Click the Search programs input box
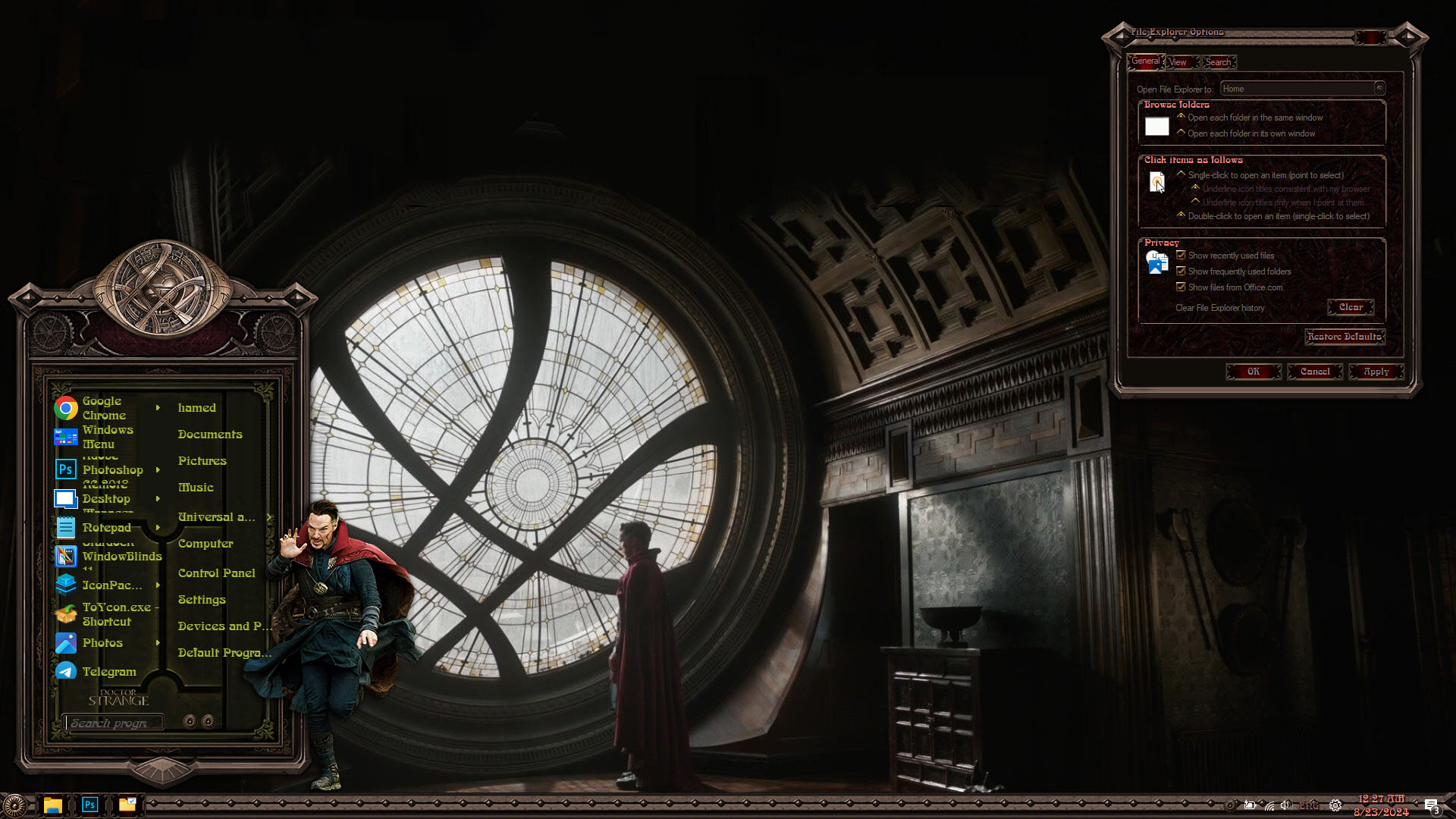 114,723
